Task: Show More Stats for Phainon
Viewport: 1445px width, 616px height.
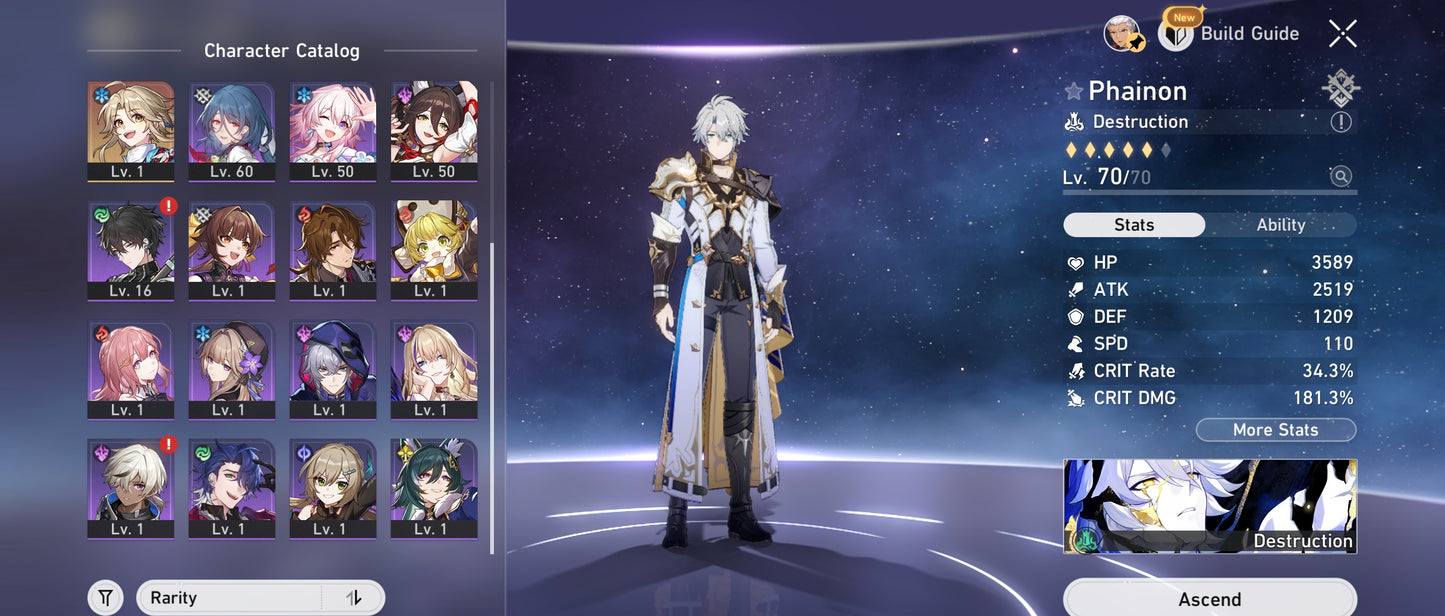Action: 1275,430
